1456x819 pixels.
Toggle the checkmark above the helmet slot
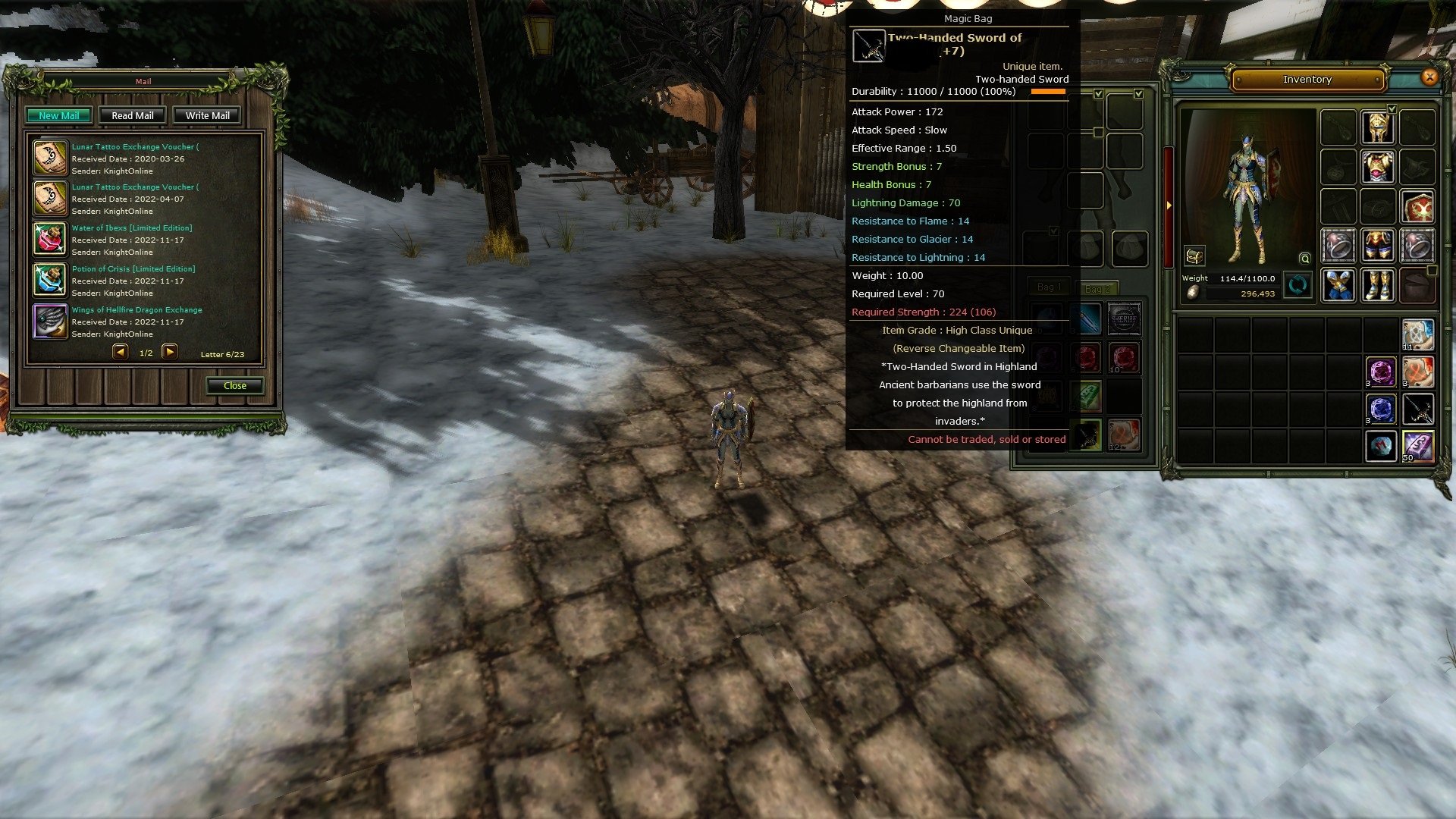tap(1392, 109)
